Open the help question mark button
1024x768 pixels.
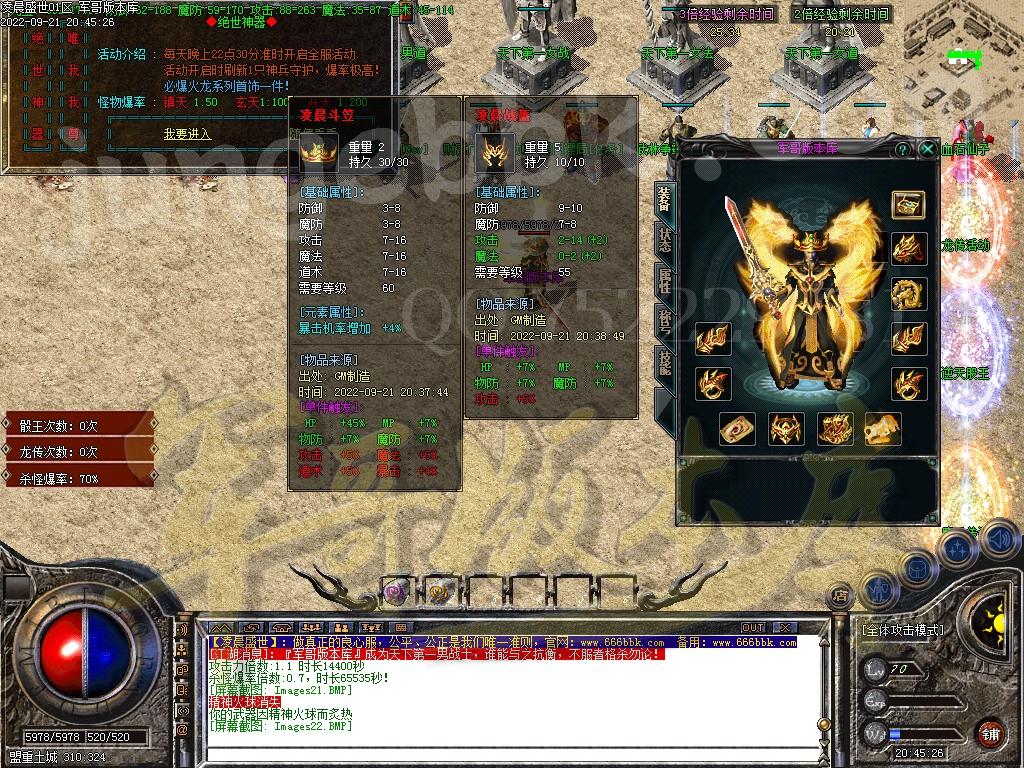point(903,149)
